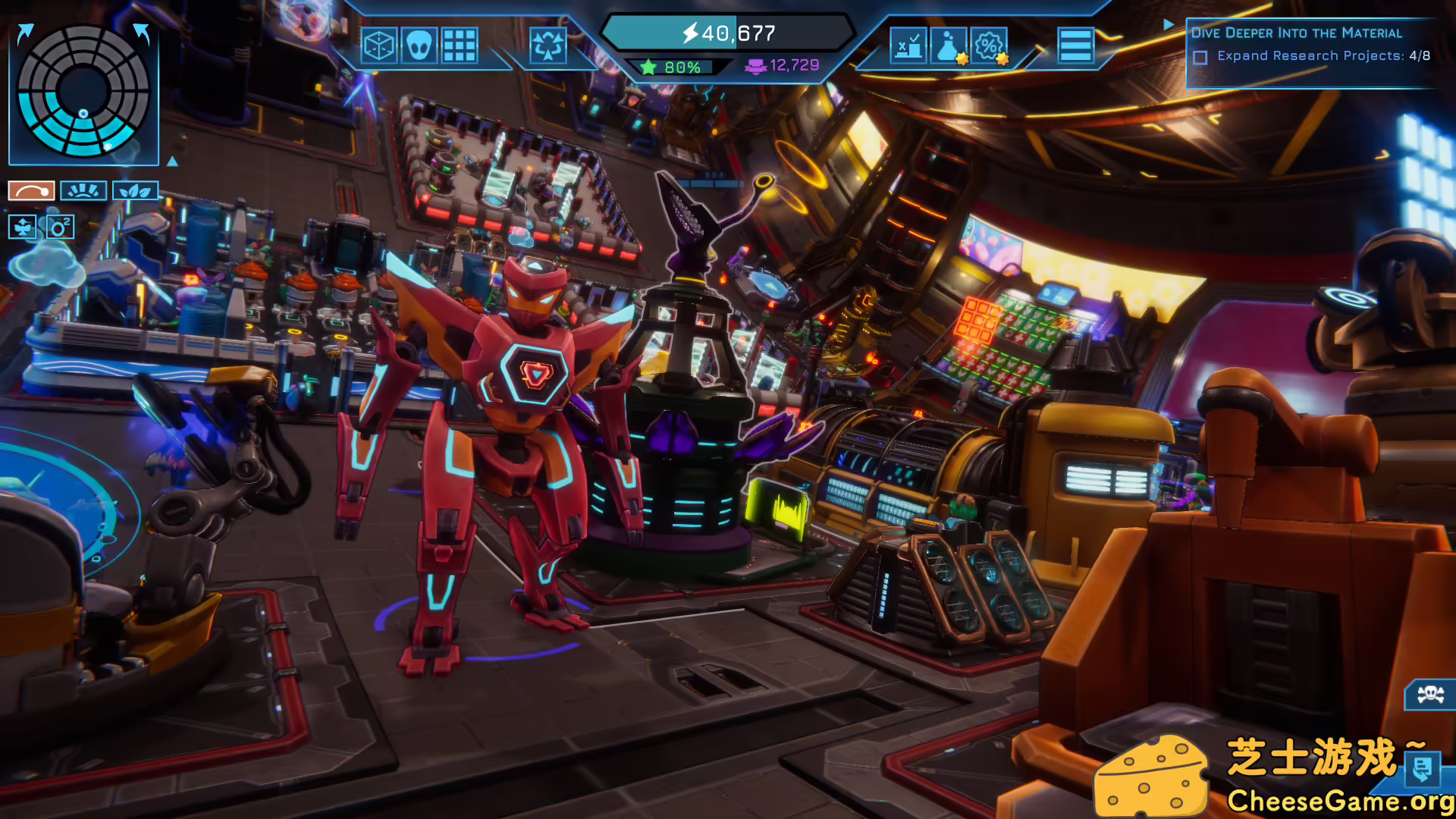Viewport: 1456px width, 819px height.
Task: Collapse the Dive Deeper objective tracker
Action: tap(1169, 25)
